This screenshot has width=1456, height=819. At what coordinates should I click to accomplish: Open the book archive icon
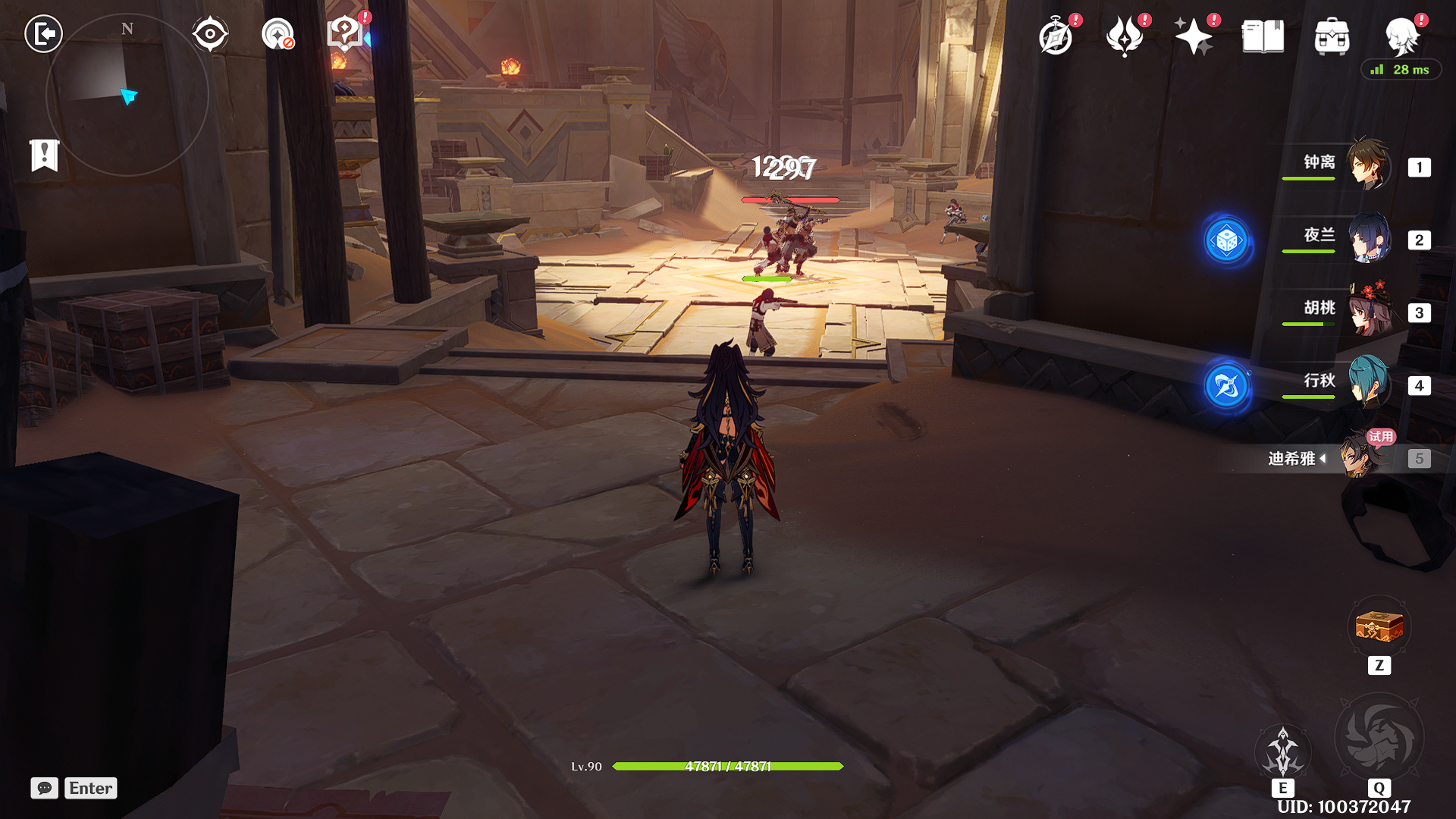pyautogui.click(x=1263, y=36)
